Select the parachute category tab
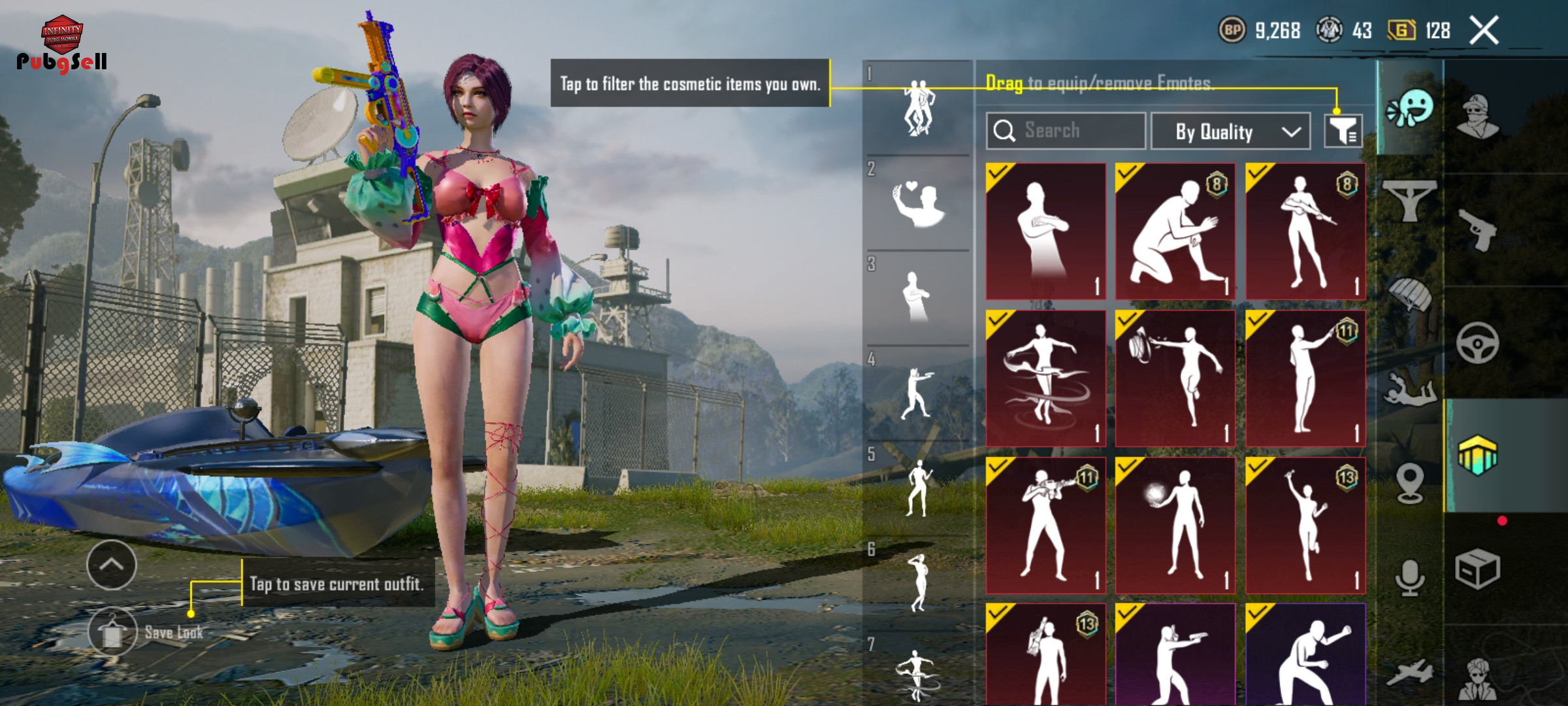1568x706 pixels. point(1409,295)
